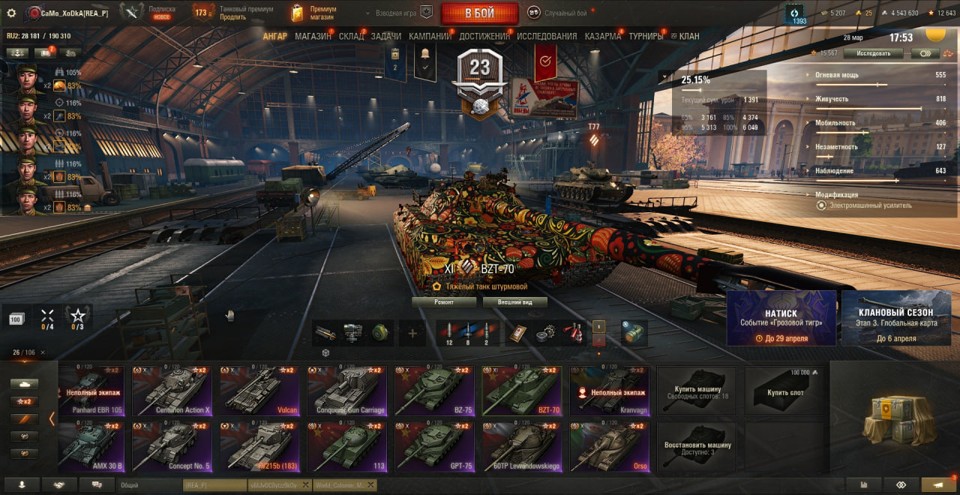Image resolution: width=960 pixels, height=495 pixels.
Task: Switch to the ИССЛЕДОВАНИЯ tab
Action: pyautogui.click(x=547, y=36)
